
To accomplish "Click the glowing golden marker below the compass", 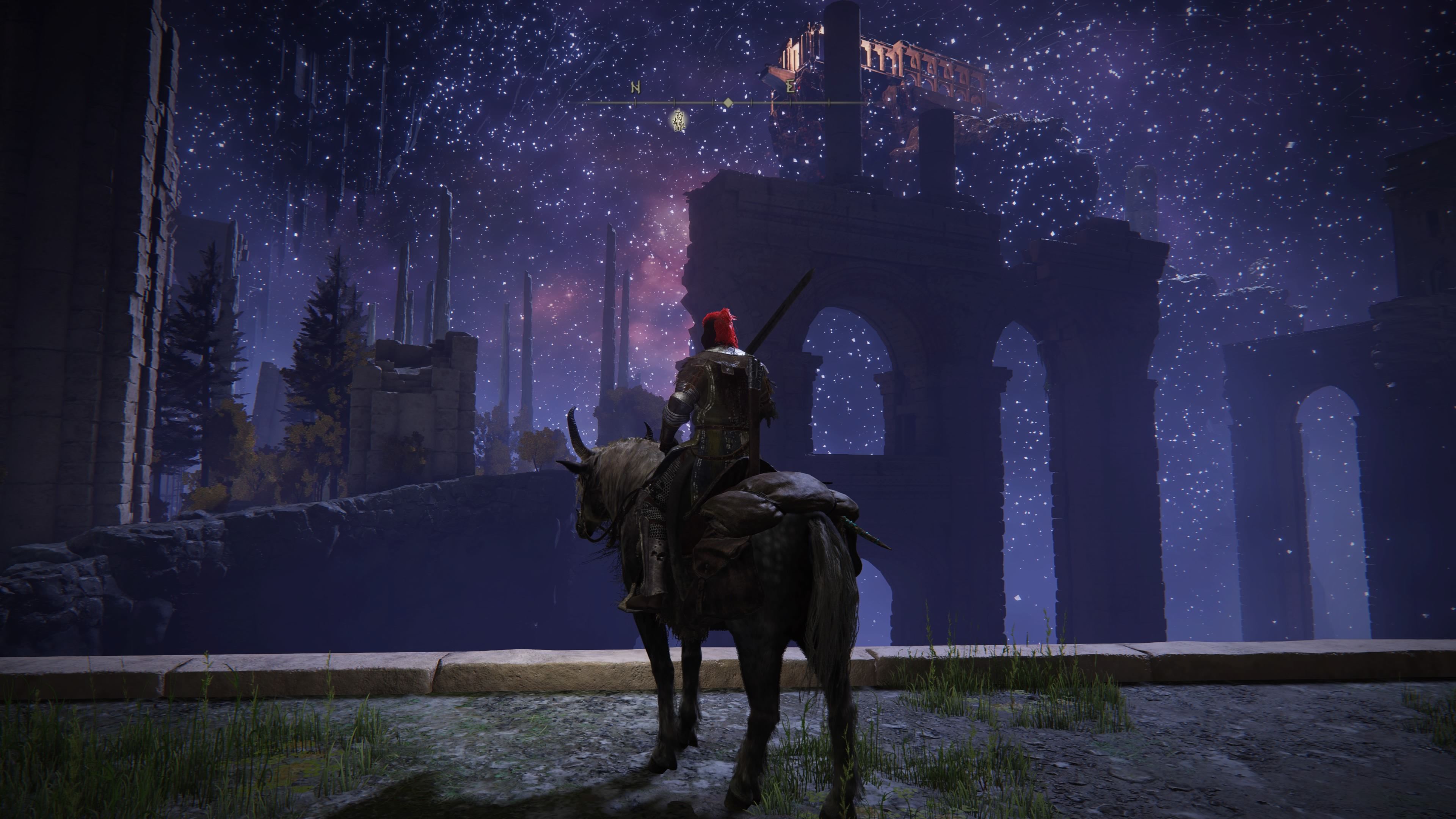I will (678, 121).
